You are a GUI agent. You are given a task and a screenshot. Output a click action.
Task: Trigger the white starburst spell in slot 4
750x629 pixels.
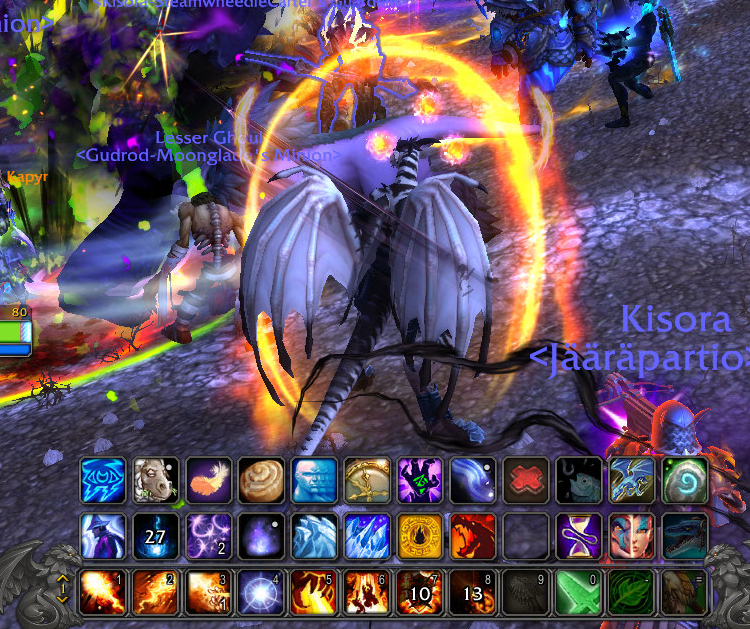point(260,592)
